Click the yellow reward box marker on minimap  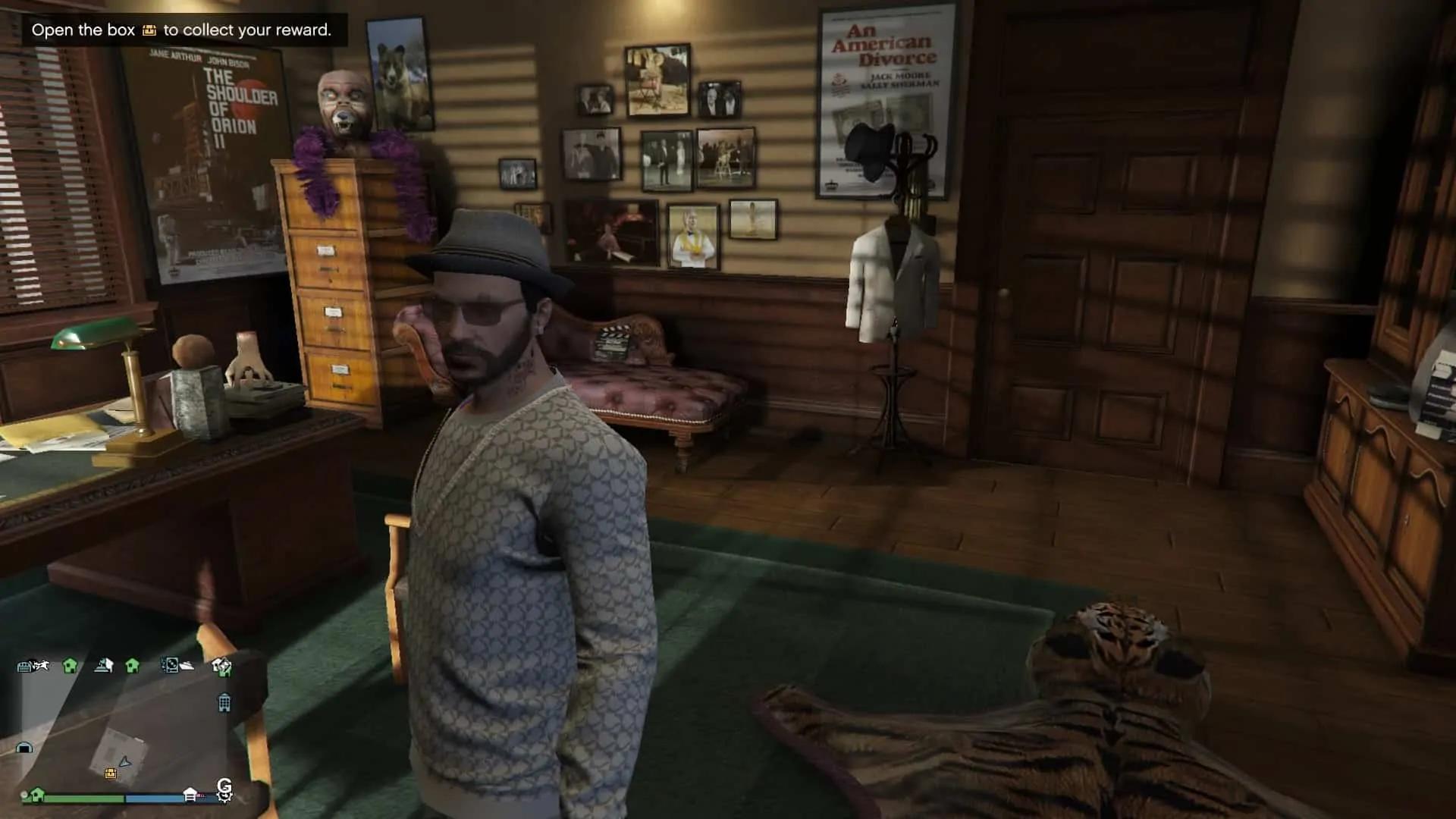coord(111,773)
